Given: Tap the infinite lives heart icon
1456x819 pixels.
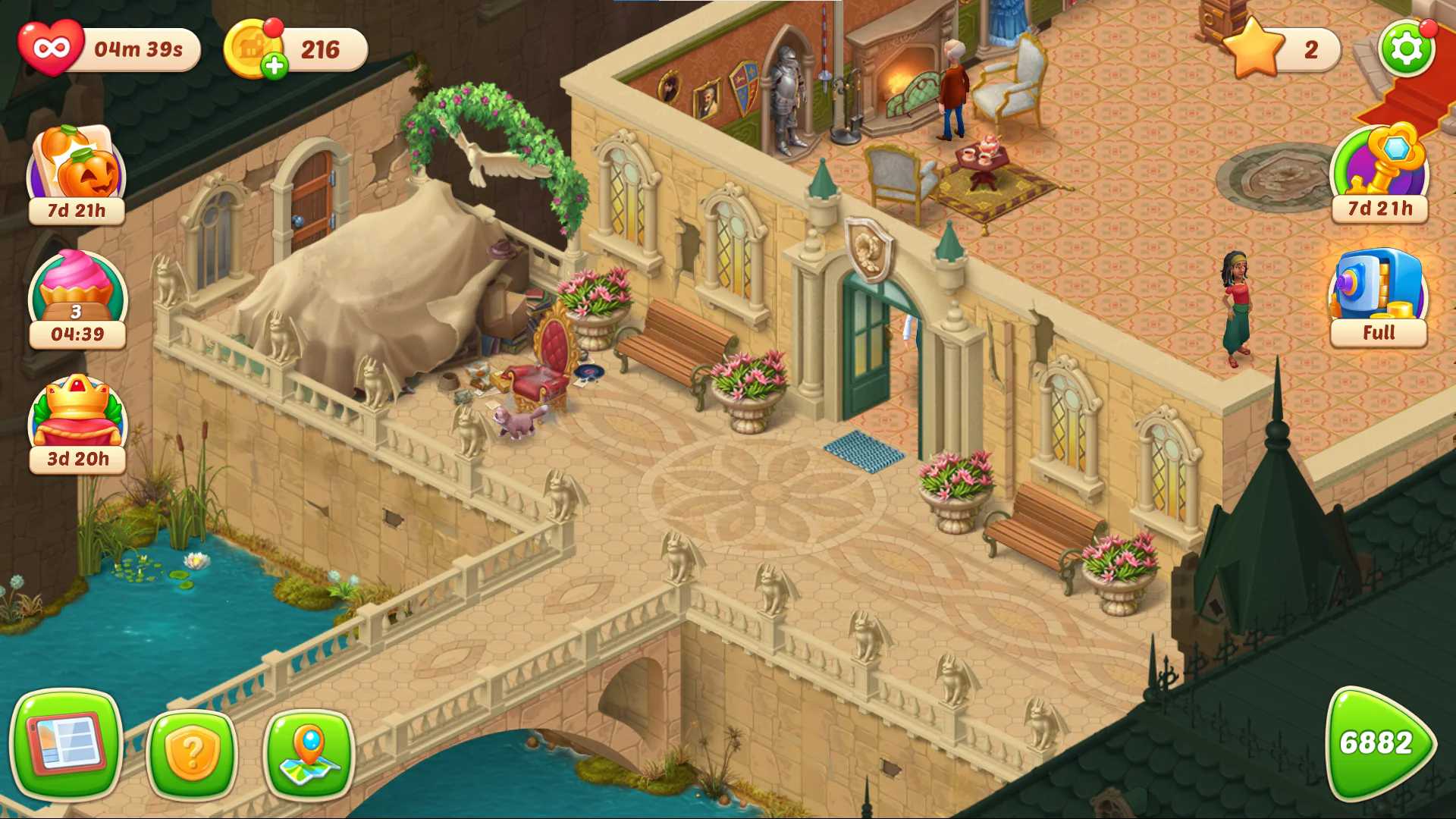Looking at the screenshot, I should [51, 49].
